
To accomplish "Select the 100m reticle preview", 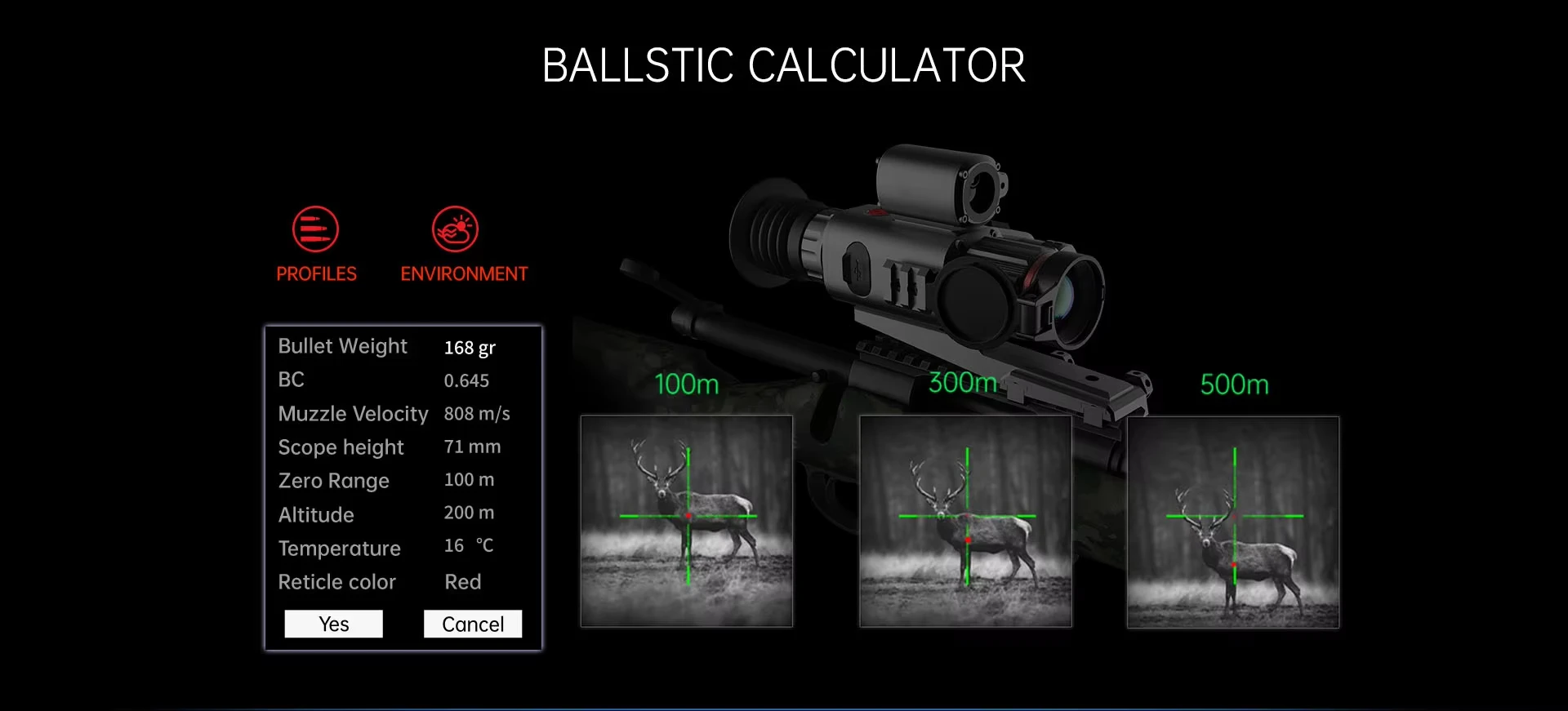I will (686, 521).
